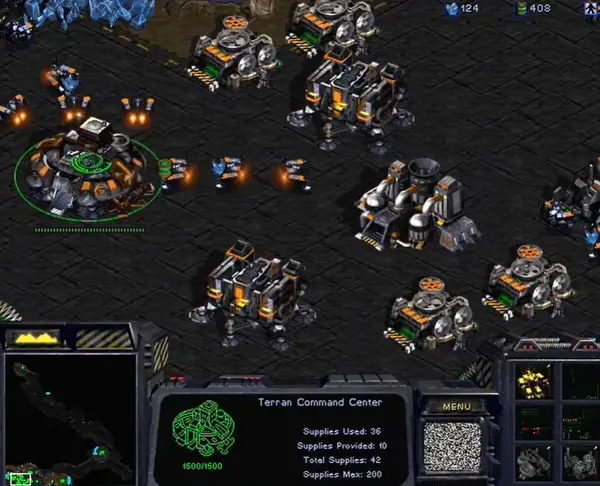Select the green-circled Terran Command Center
600x486 pixels.
(x=87, y=165)
